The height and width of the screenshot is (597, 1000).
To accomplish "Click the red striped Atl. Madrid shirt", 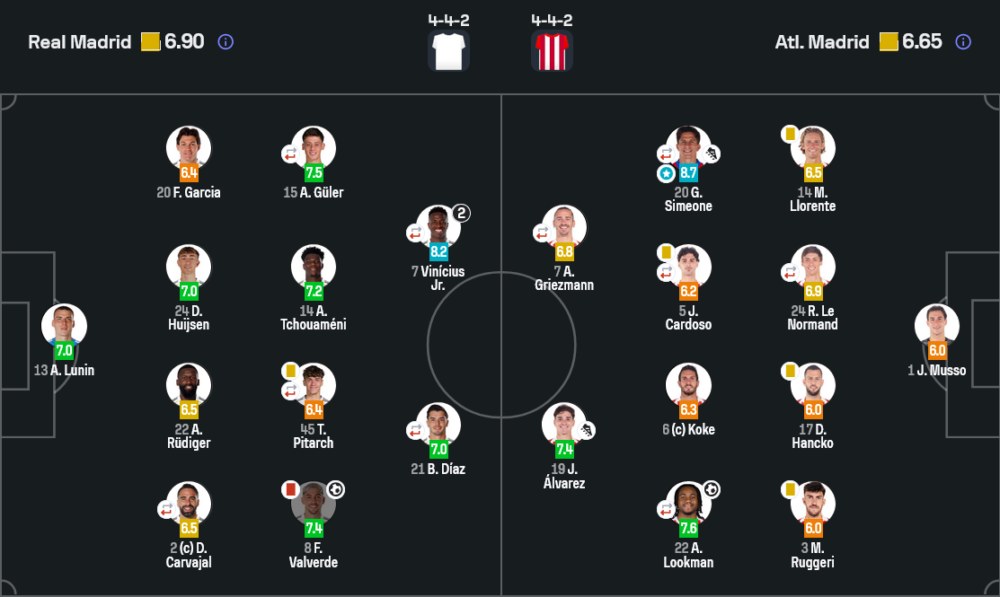I will (x=552, y=51).
